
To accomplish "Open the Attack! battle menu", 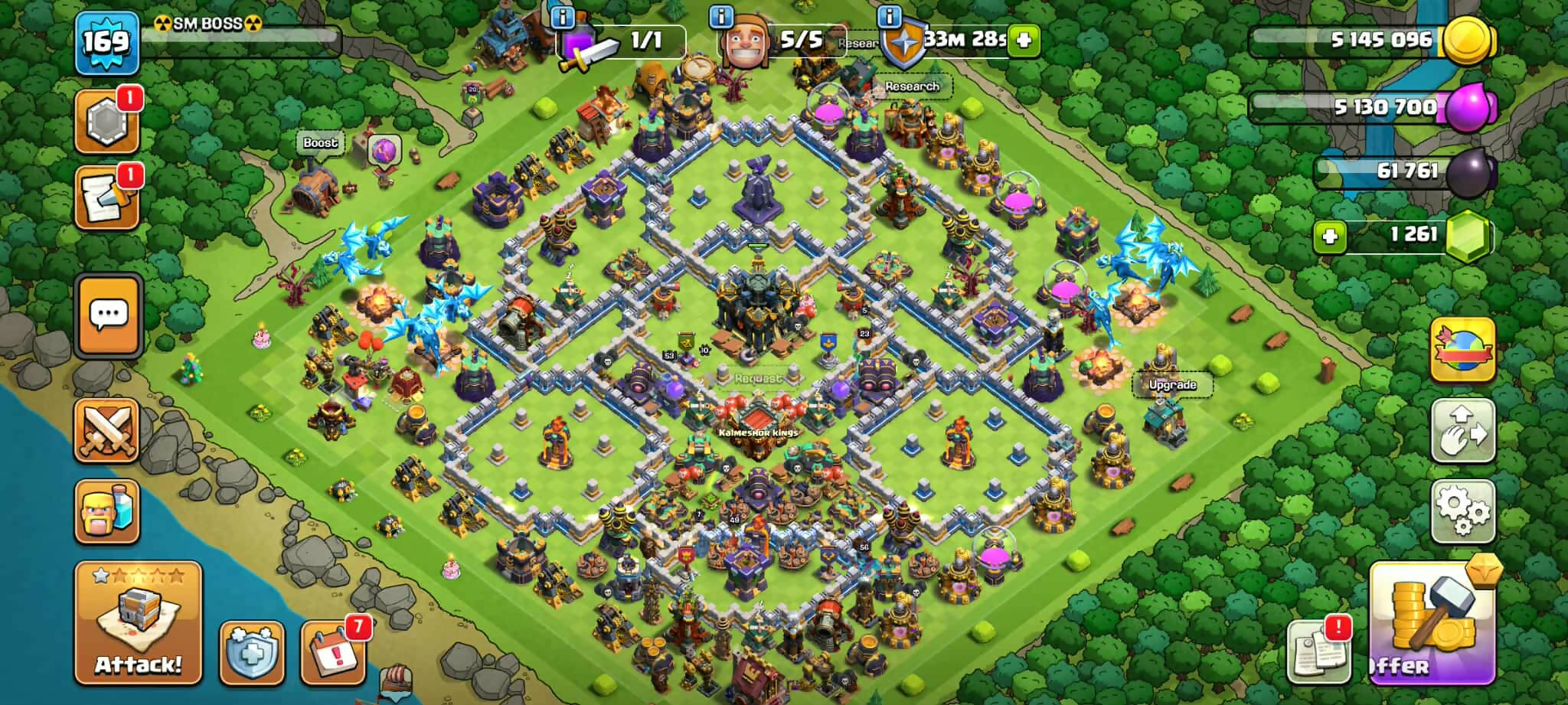I will (x=138, y=622).
